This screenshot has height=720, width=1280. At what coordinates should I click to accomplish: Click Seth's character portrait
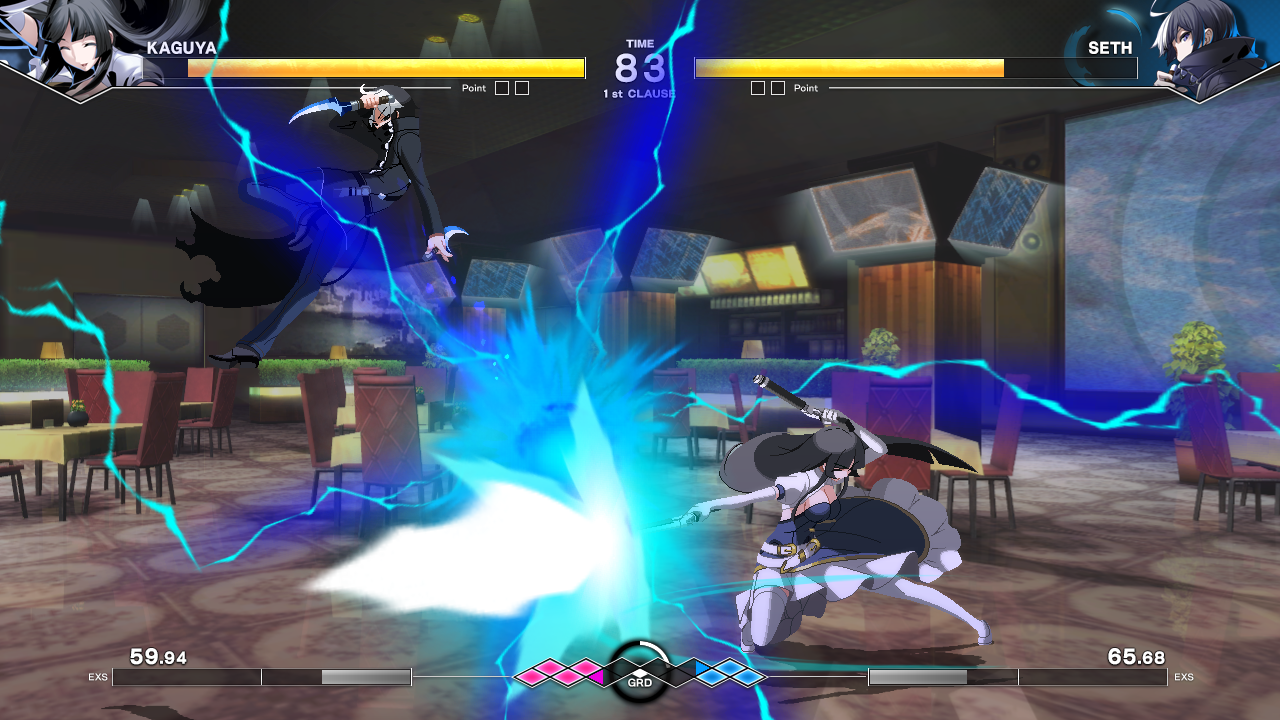click(1197, 48)
